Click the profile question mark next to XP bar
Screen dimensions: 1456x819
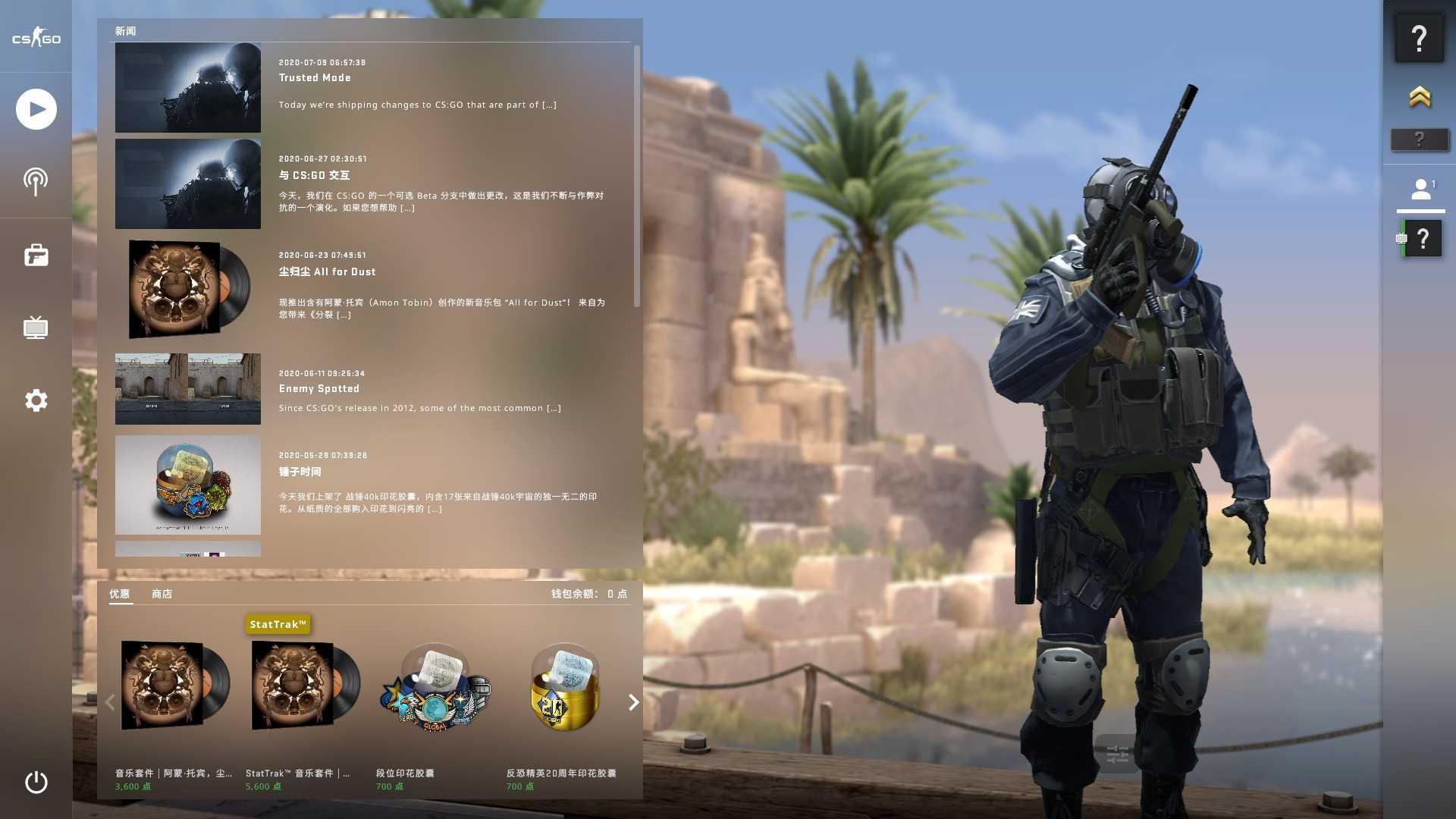tap(1424, 237)
